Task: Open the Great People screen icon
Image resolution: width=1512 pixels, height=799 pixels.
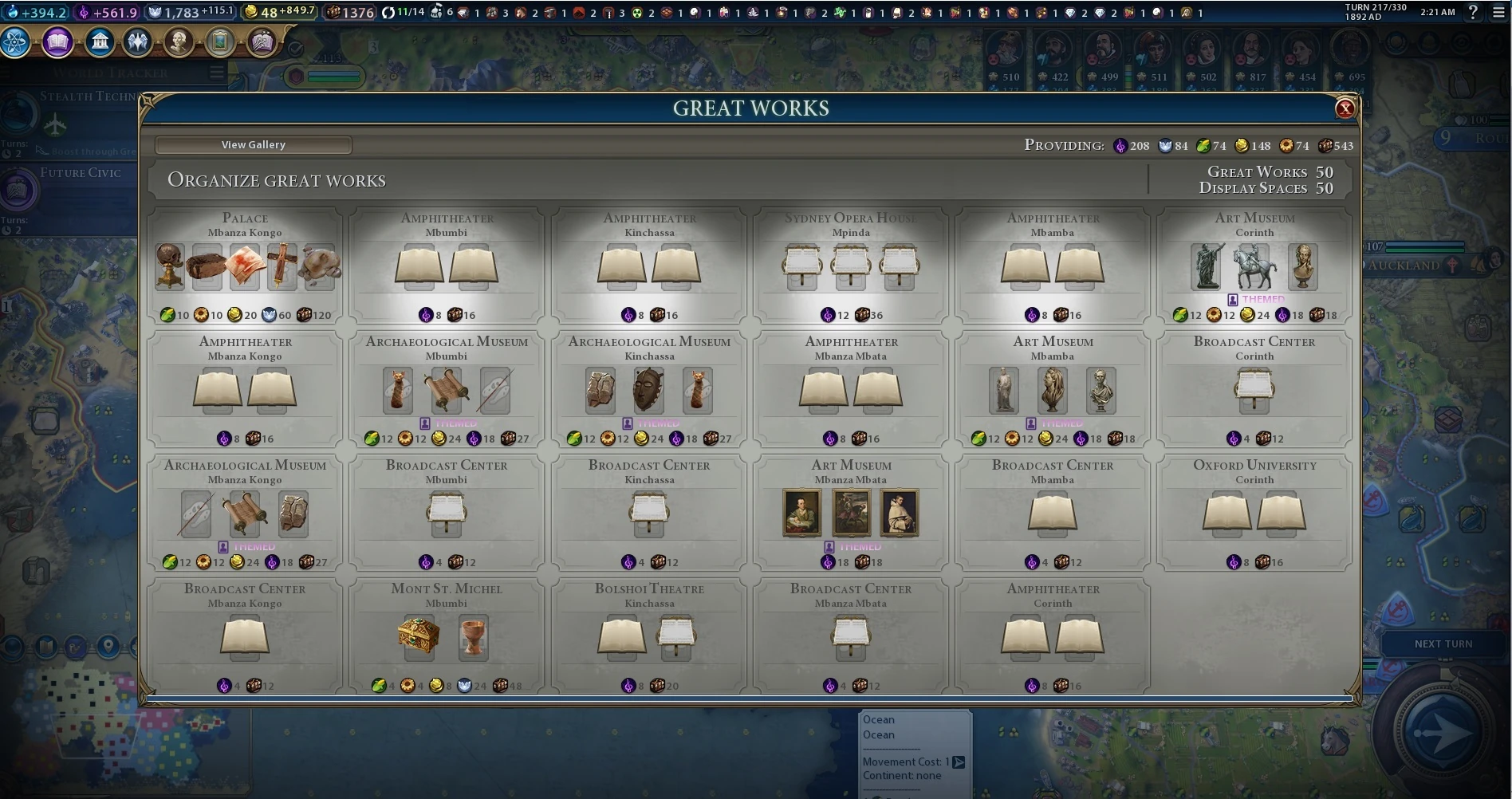Action: click(179, 42)
